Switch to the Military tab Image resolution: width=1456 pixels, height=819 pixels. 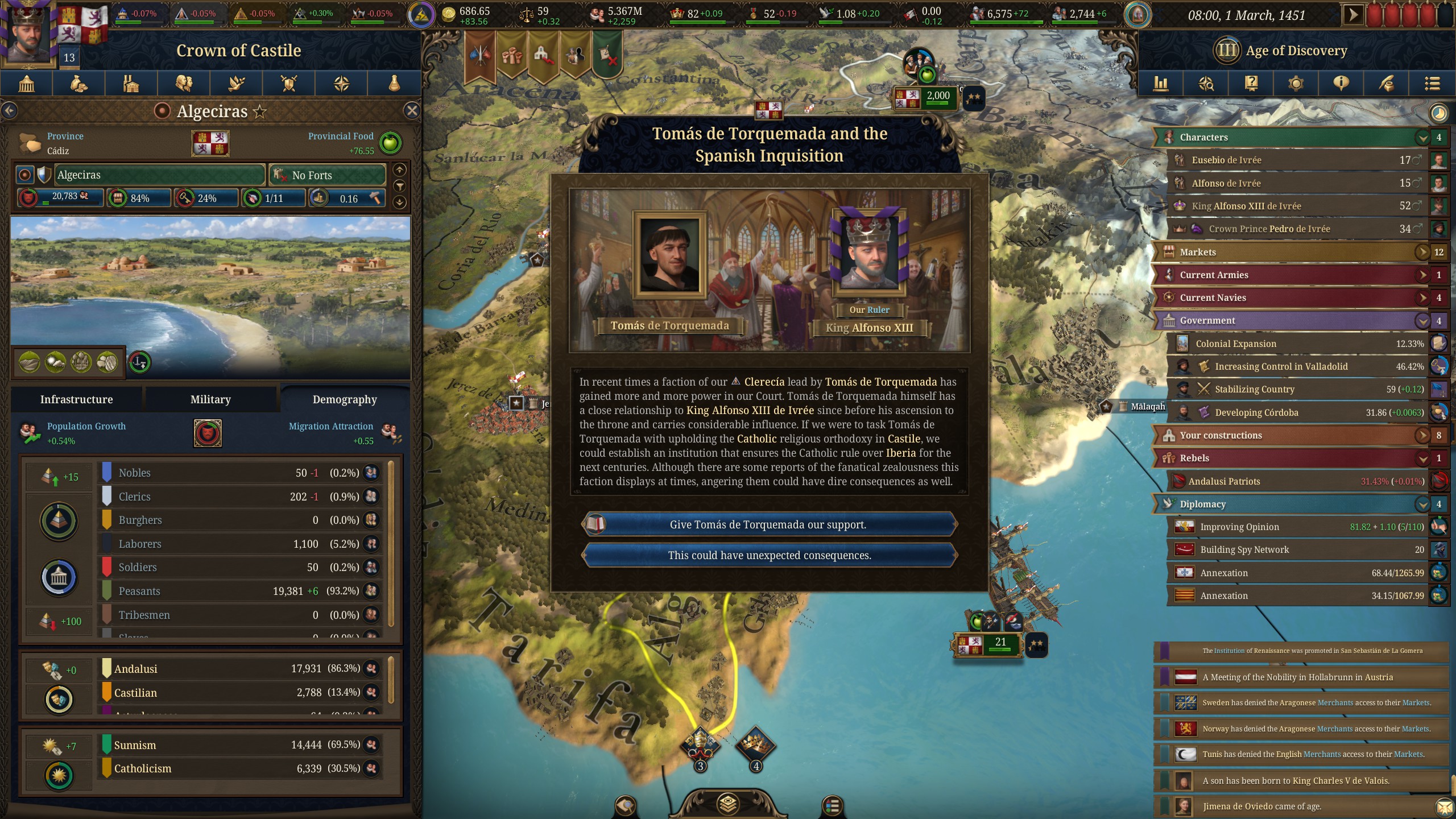pos(211,399)
